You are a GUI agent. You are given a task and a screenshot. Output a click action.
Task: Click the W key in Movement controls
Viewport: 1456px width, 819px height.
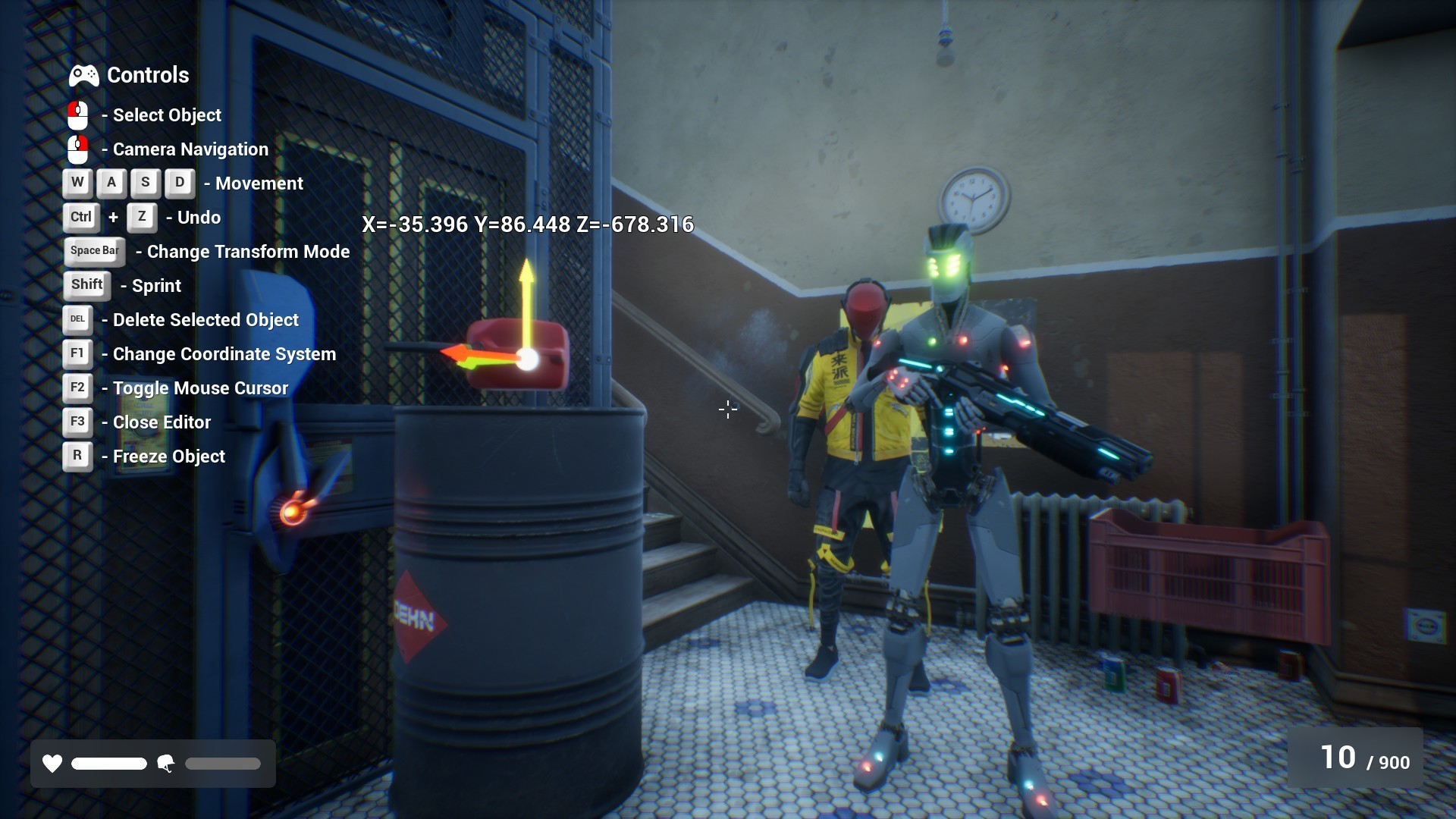pos(77,183)
